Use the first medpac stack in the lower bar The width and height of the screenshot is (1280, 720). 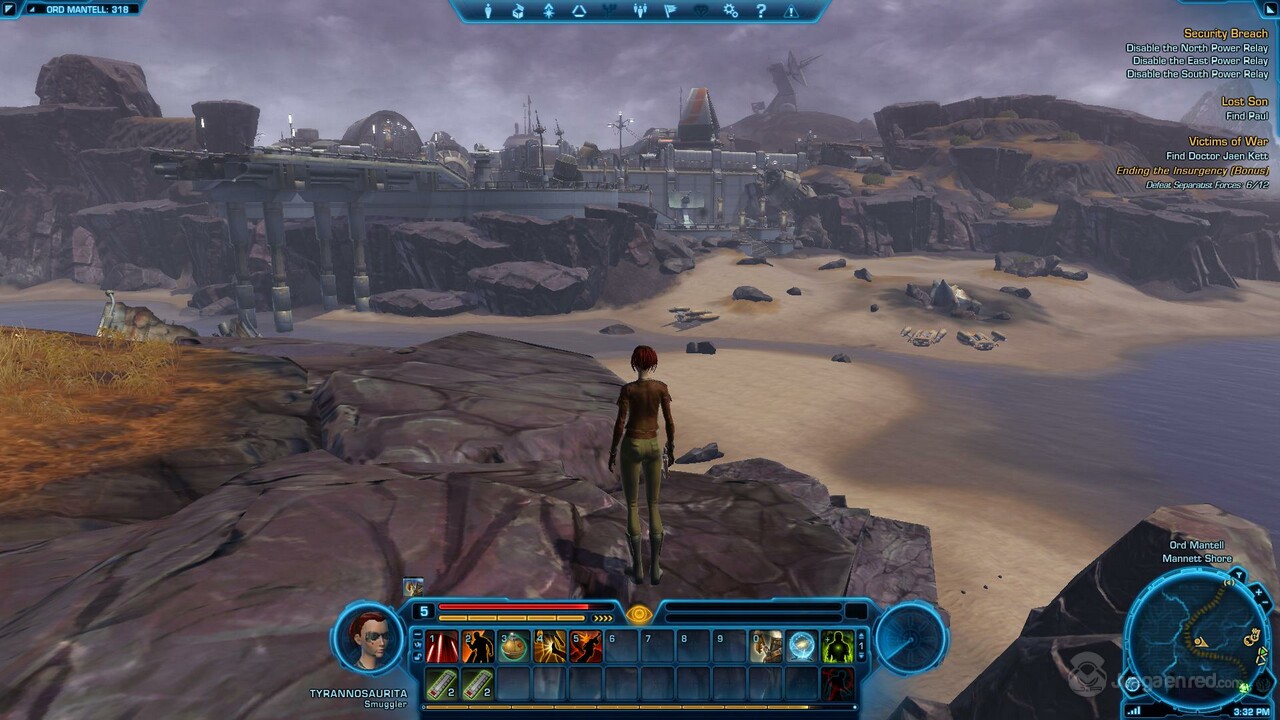(x=441, y=684)
